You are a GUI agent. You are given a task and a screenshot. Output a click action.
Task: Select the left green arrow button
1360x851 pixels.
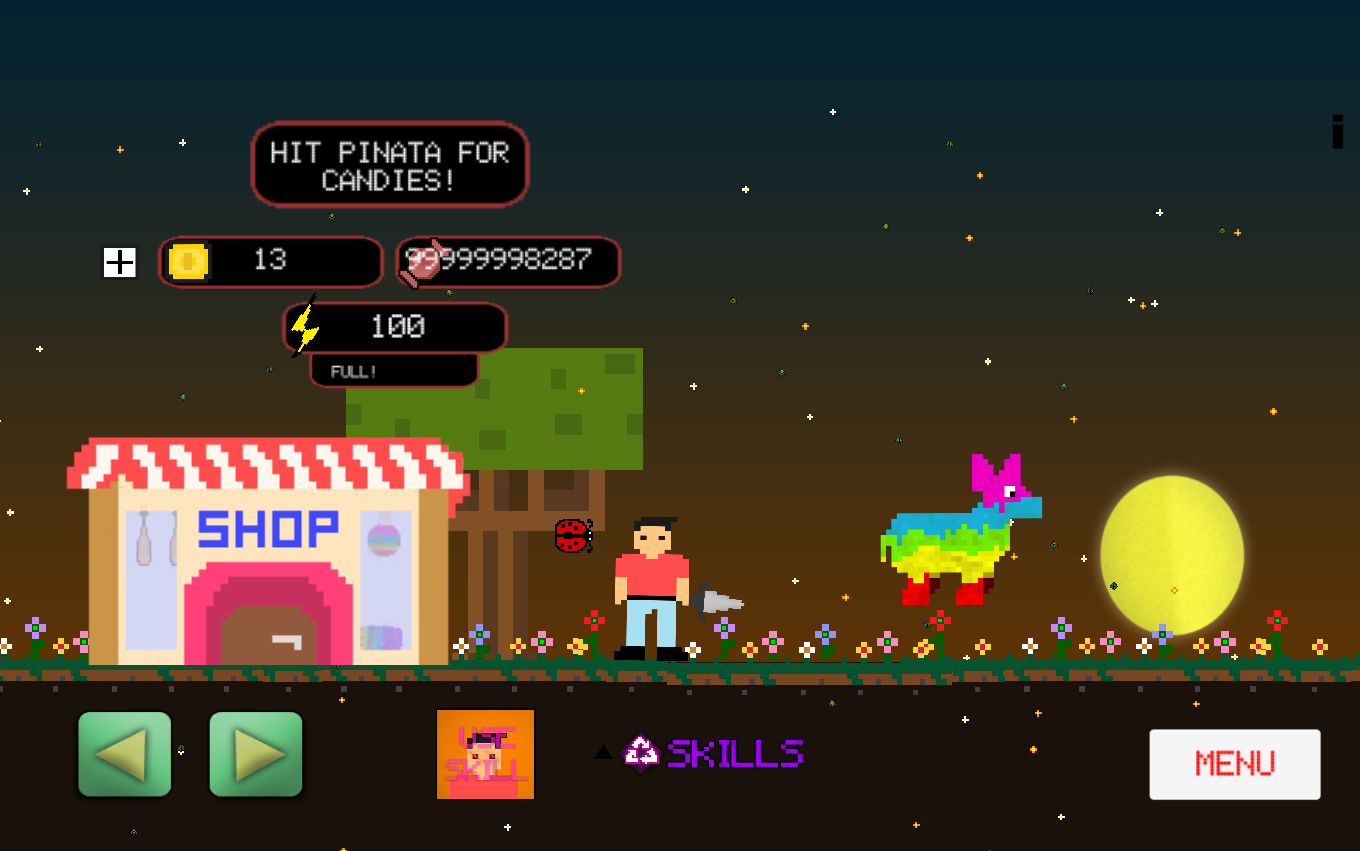[x=124, y=754]
